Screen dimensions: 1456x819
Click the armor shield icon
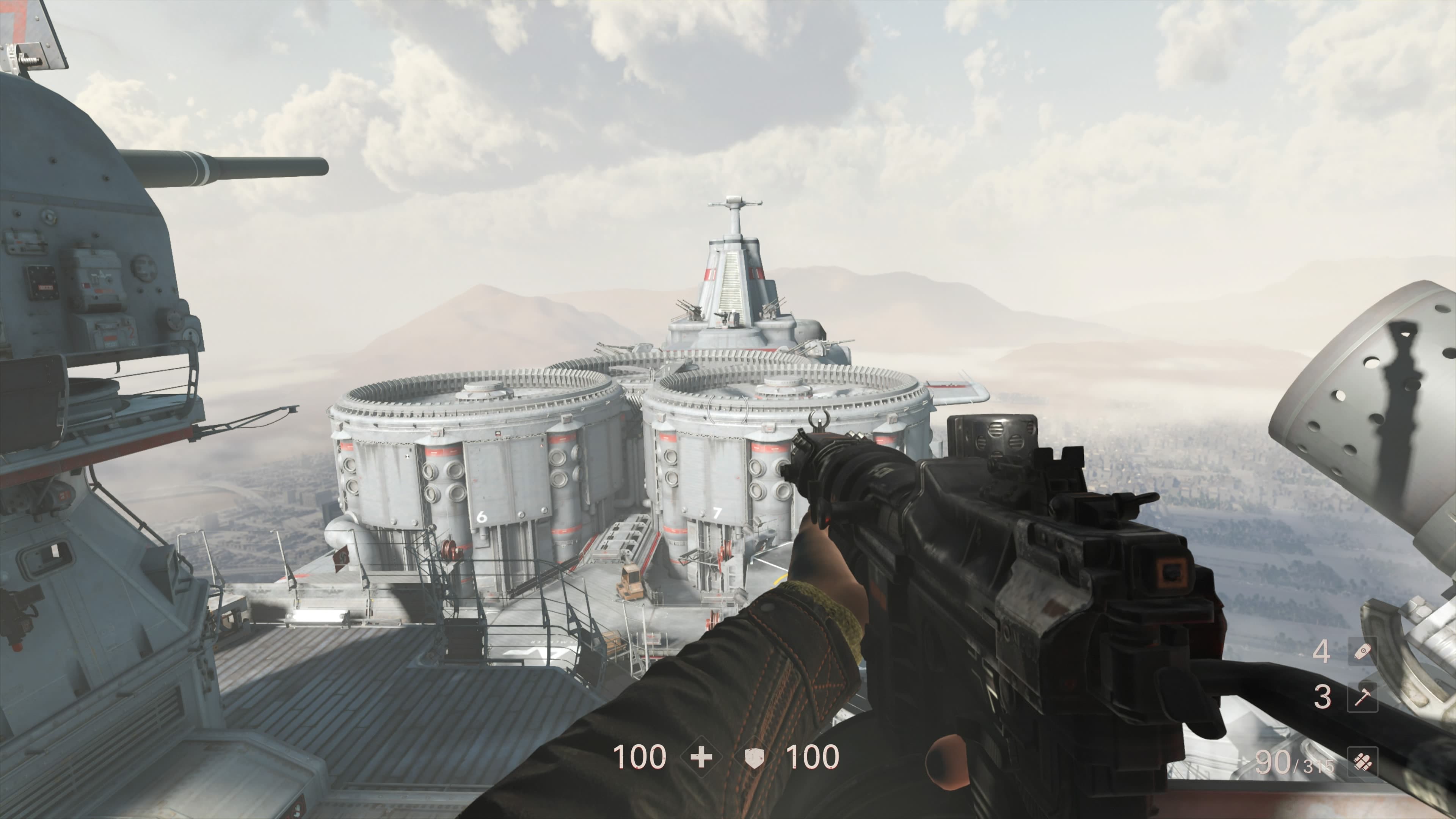click(x=754, y=758)
